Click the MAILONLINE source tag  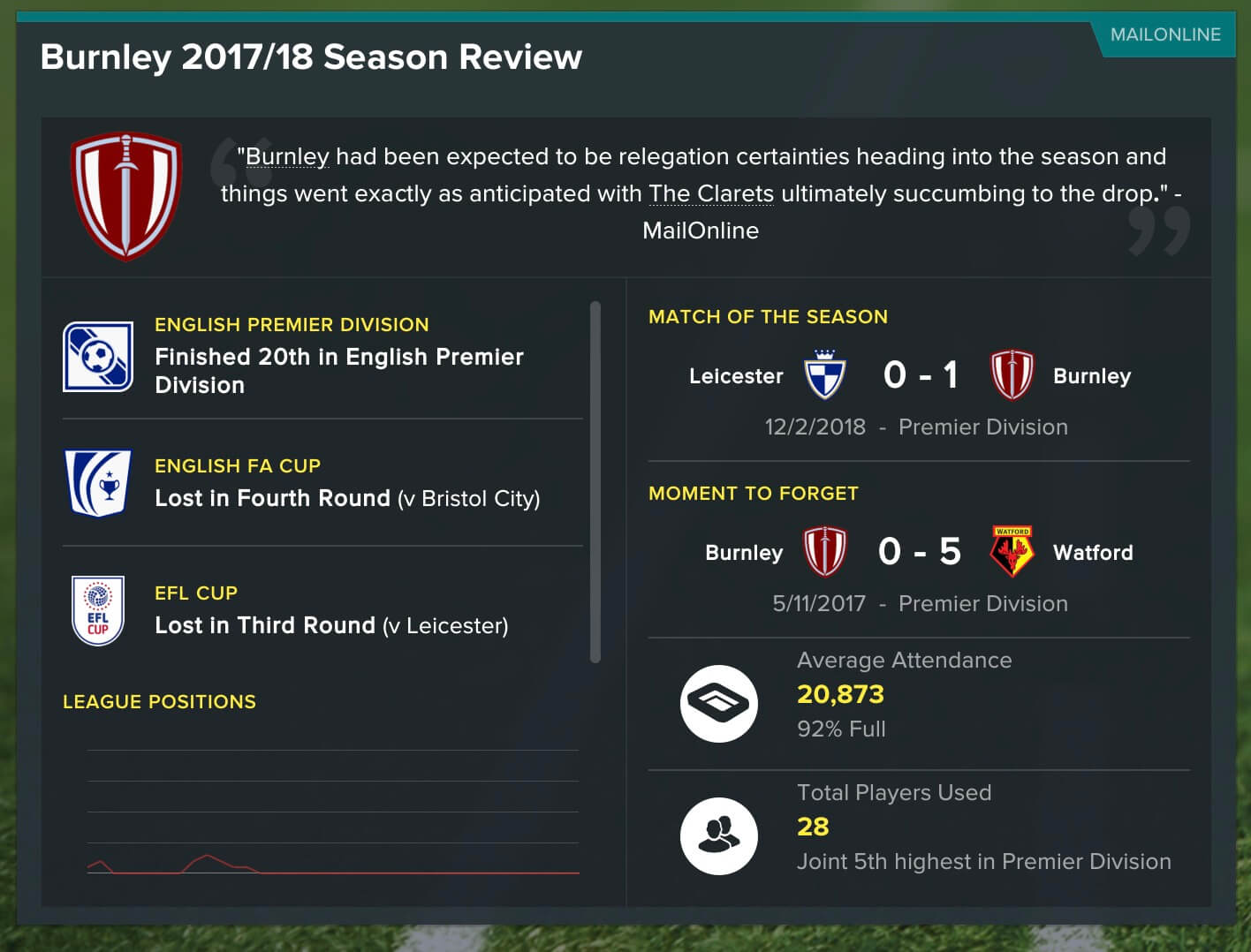1164,35
